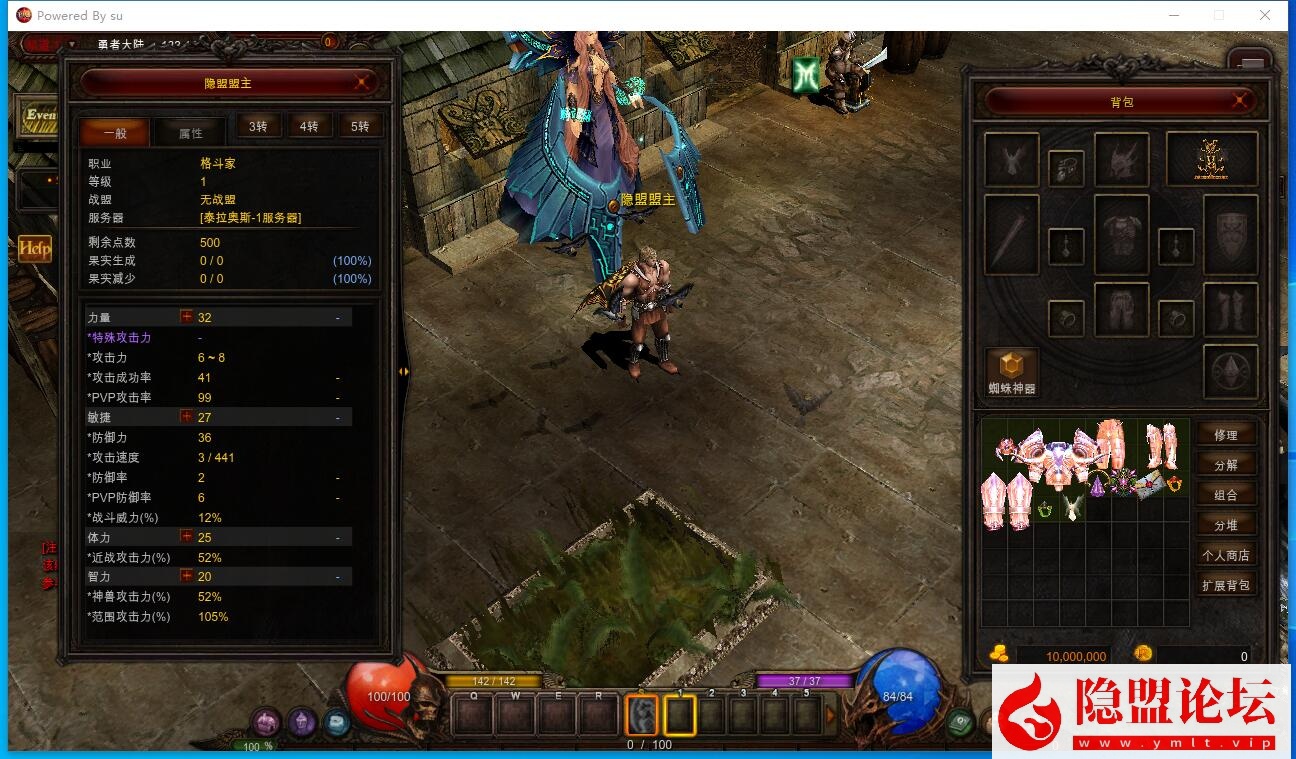The height and width of the screenshot is (759, 1296).
Task: Open the 个人商店 personal shop
Action: coord(1225,555)
